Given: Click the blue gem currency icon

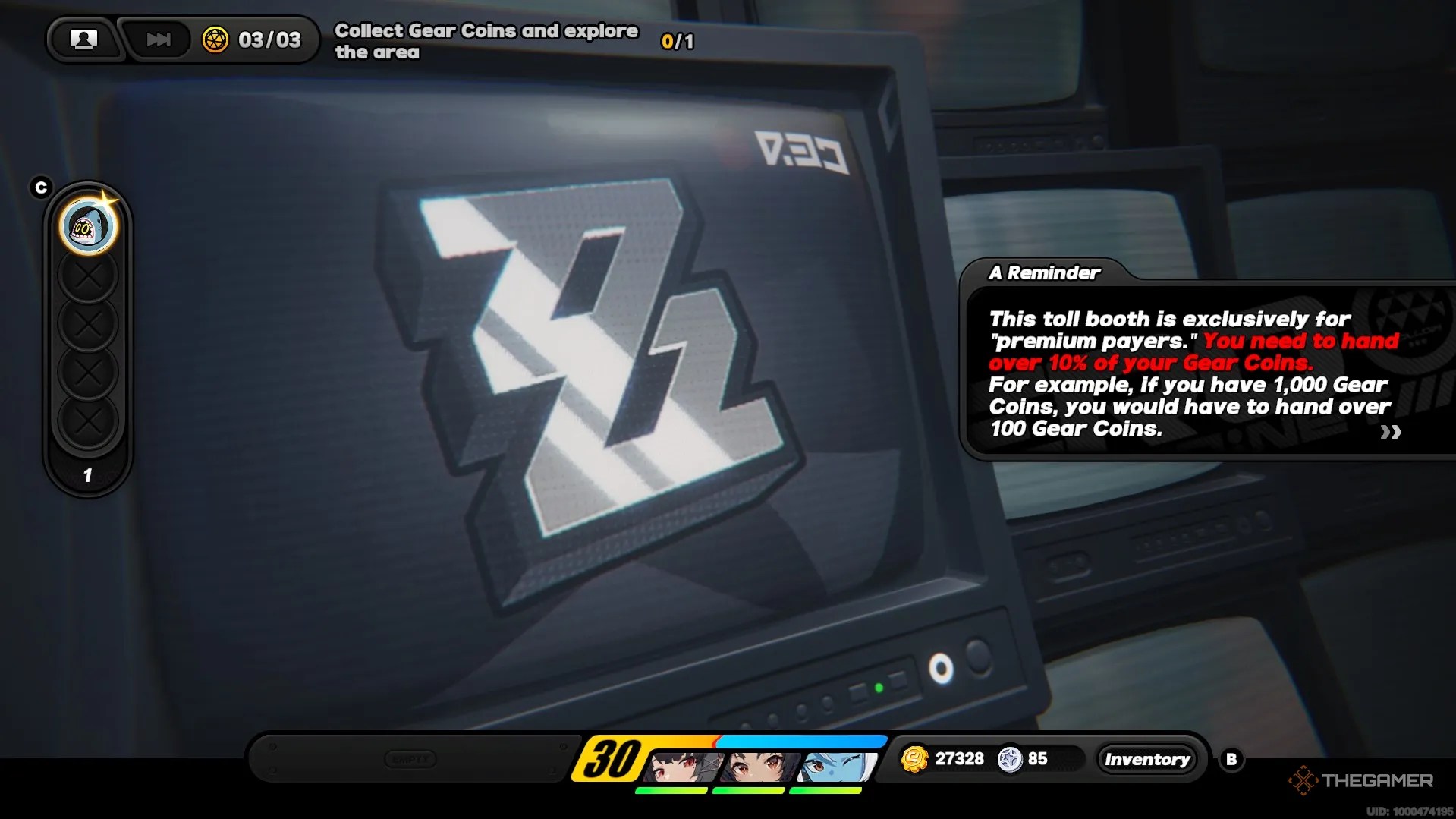Looking at the screenshot, I should tap(1014, 758).
